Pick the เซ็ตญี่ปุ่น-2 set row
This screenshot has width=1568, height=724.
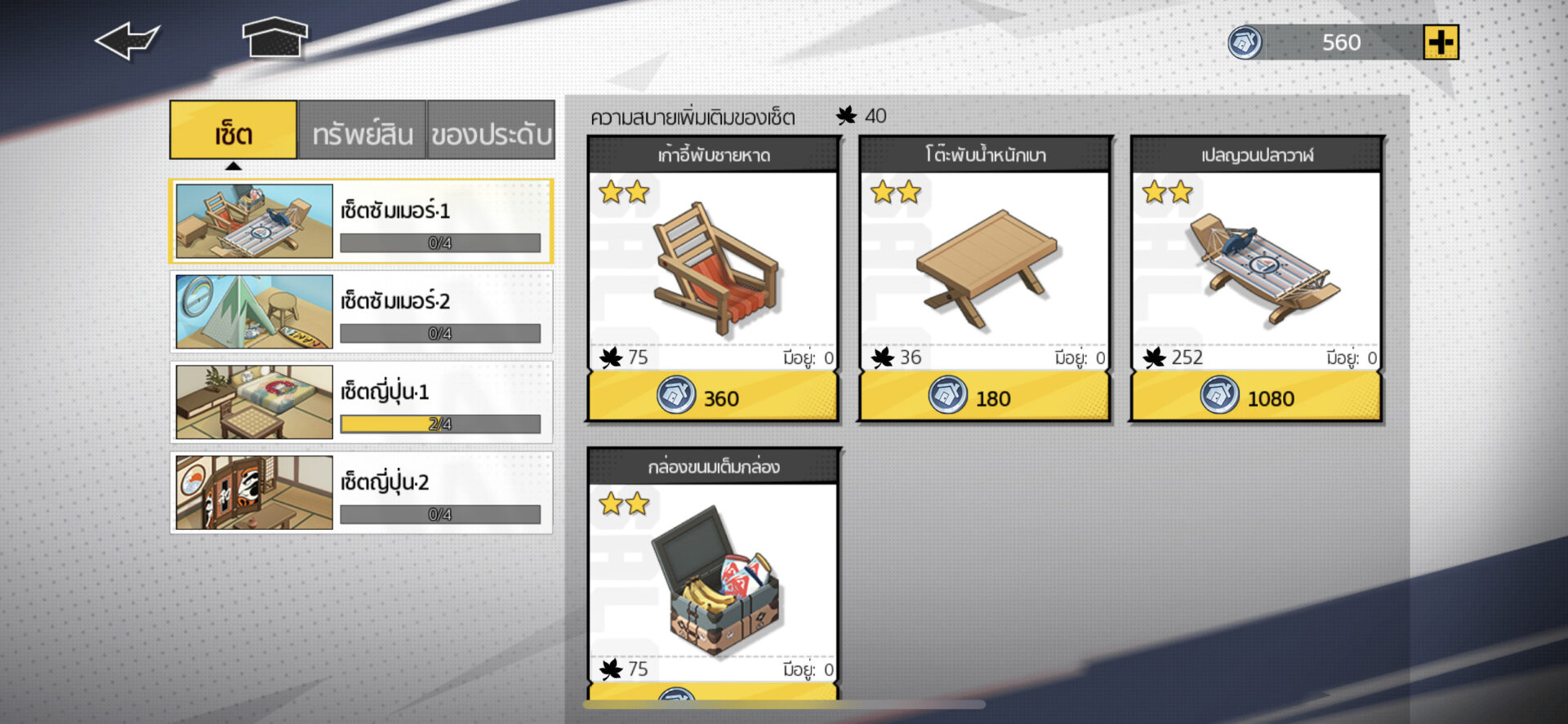[360, 493]
